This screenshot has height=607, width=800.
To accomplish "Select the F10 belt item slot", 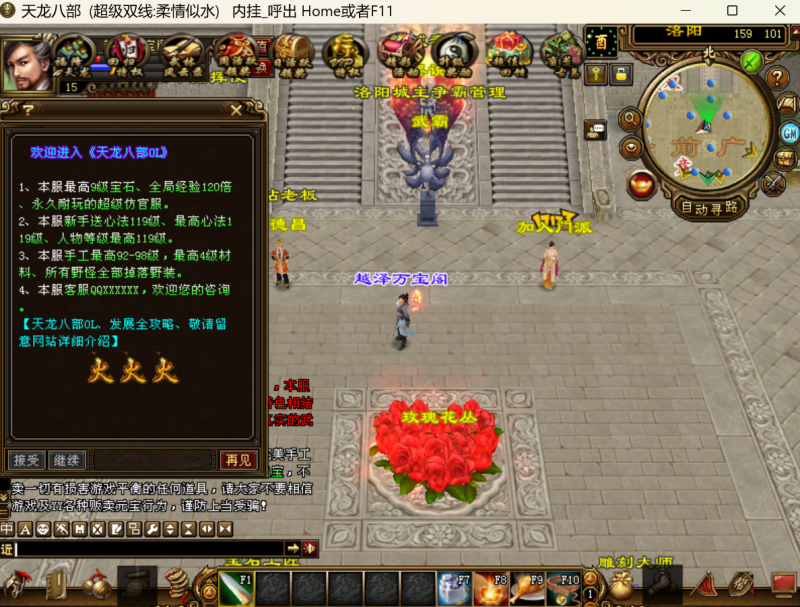I will click(563, 588).
